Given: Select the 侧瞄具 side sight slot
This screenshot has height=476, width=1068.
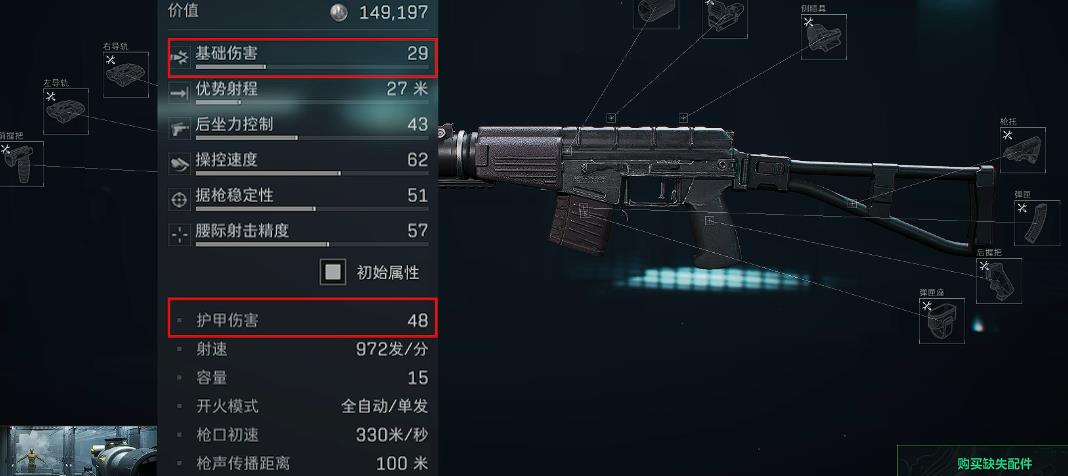Looking at the screenshot, I should (824, 37).
